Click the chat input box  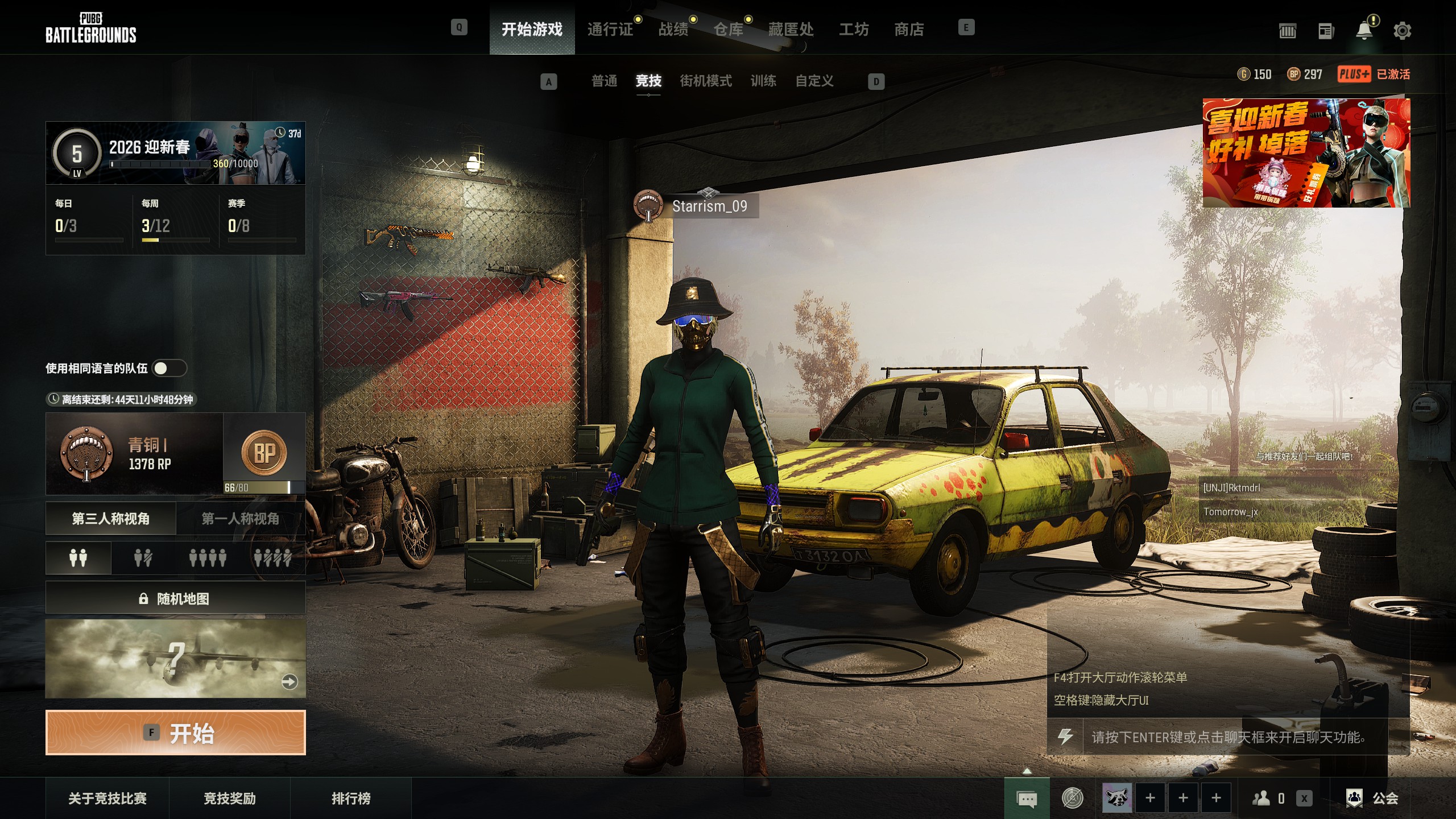coord(1234,737)
